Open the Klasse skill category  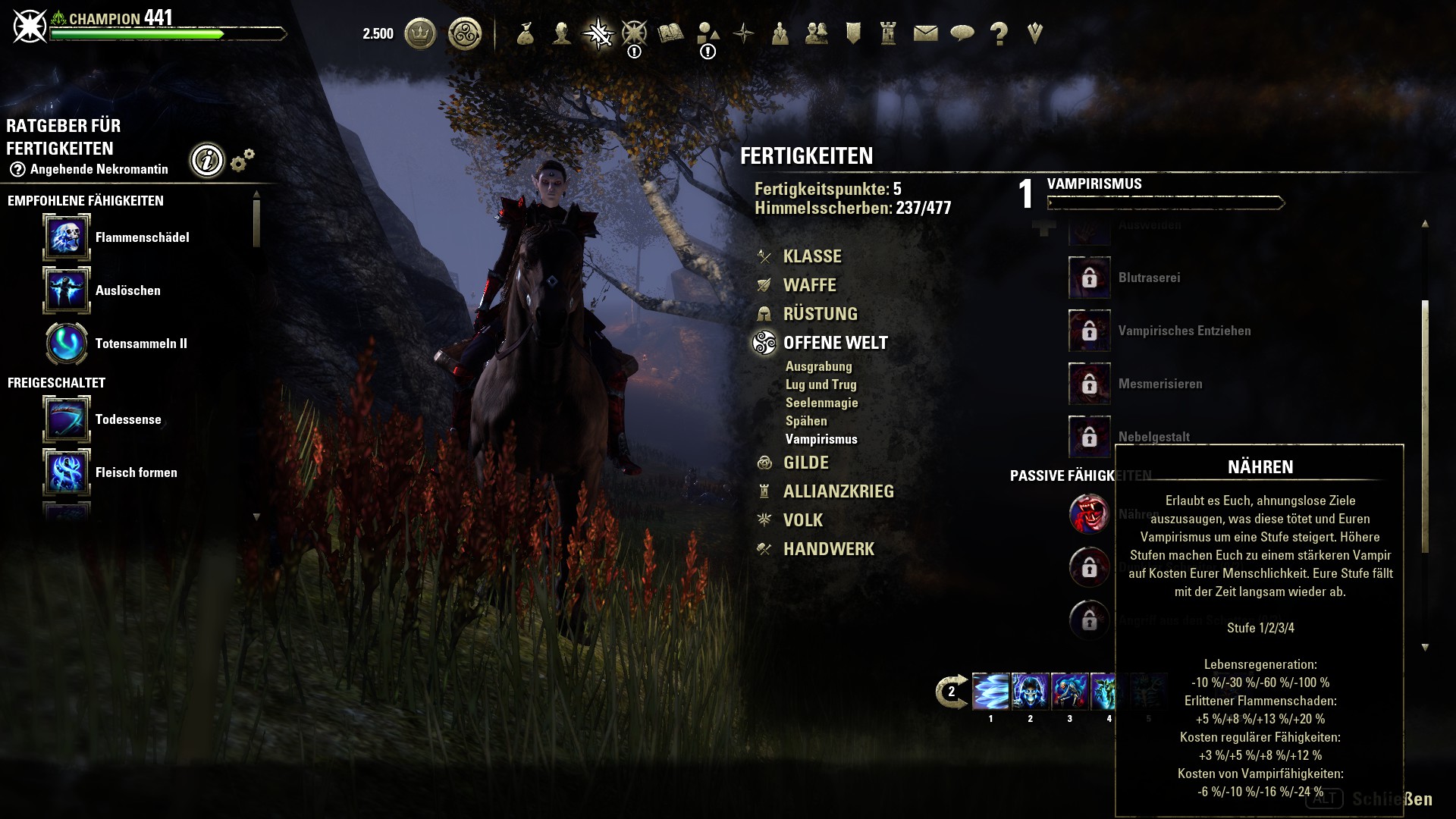pyautogui.click(x=811, y=256)
